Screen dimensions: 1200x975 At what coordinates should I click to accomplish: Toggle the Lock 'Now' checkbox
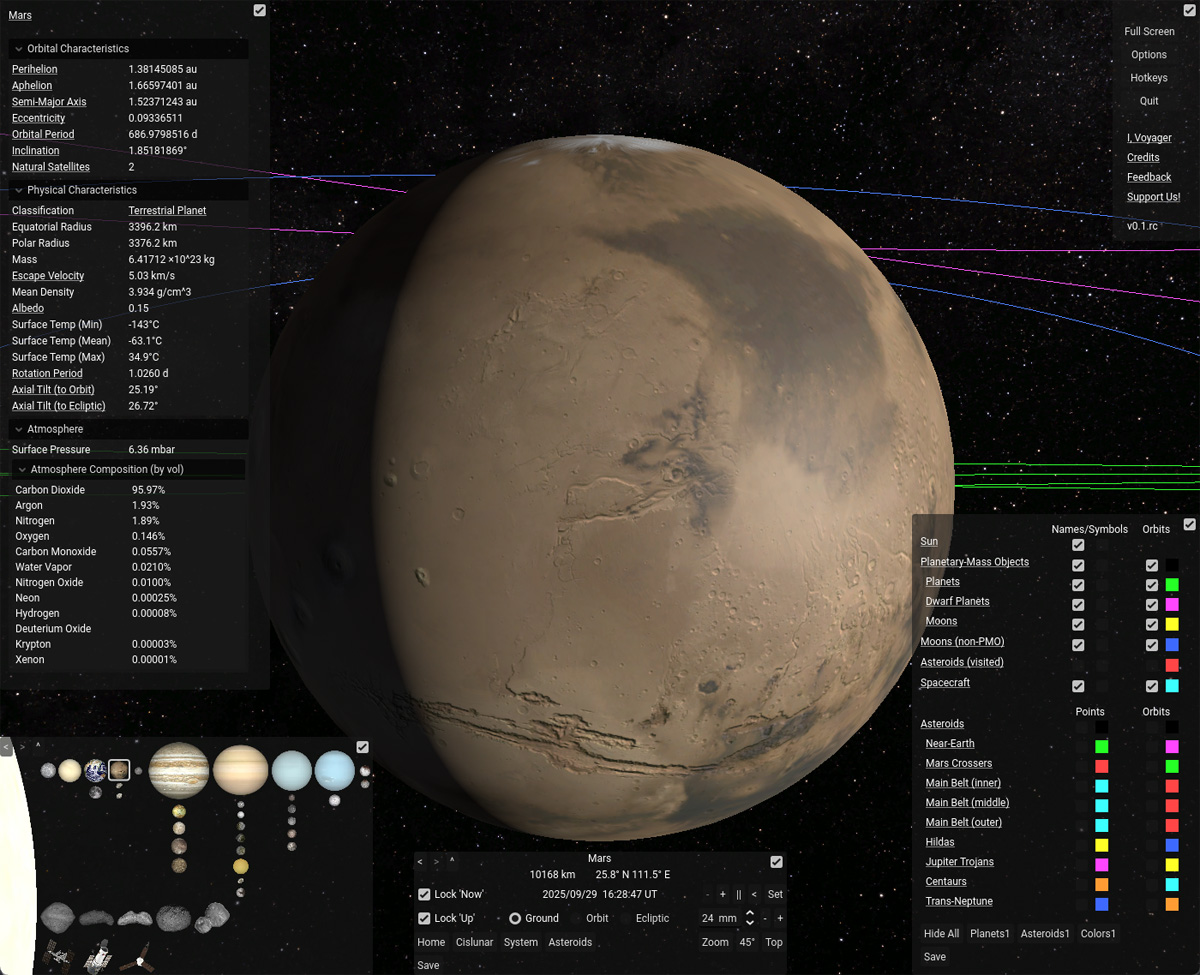(425, 894)
